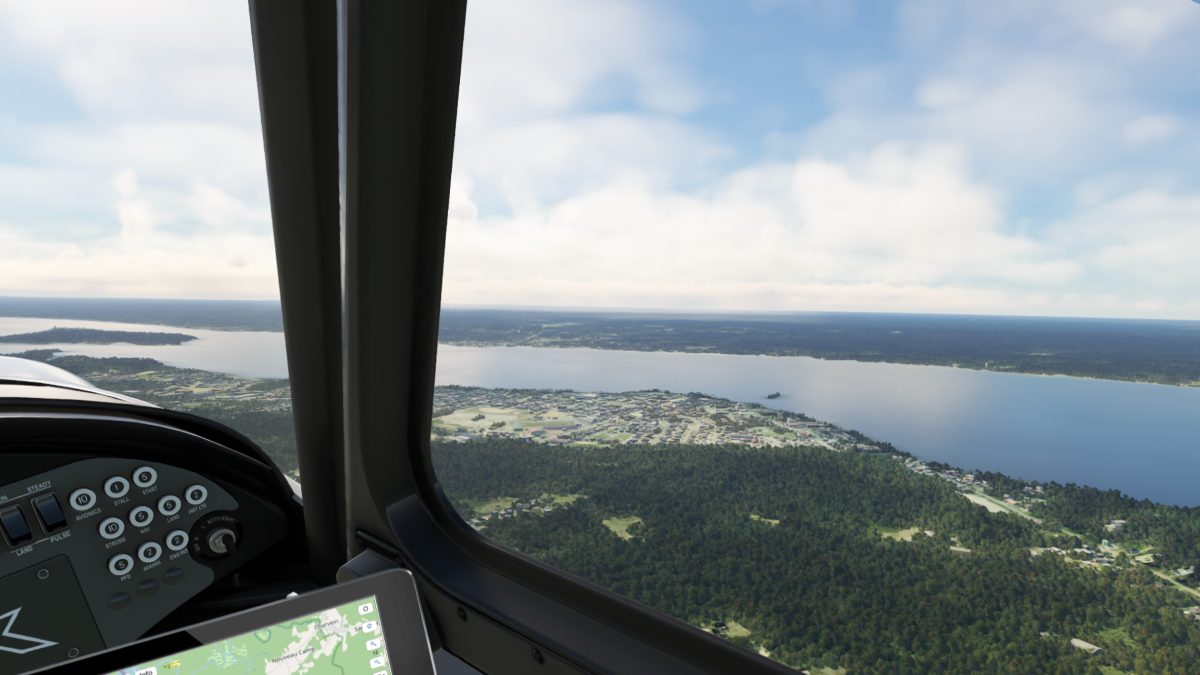This screenshot has height=675, width=1200.
Task: Pull the PFD circuit breaker
Action: [121, 565]
